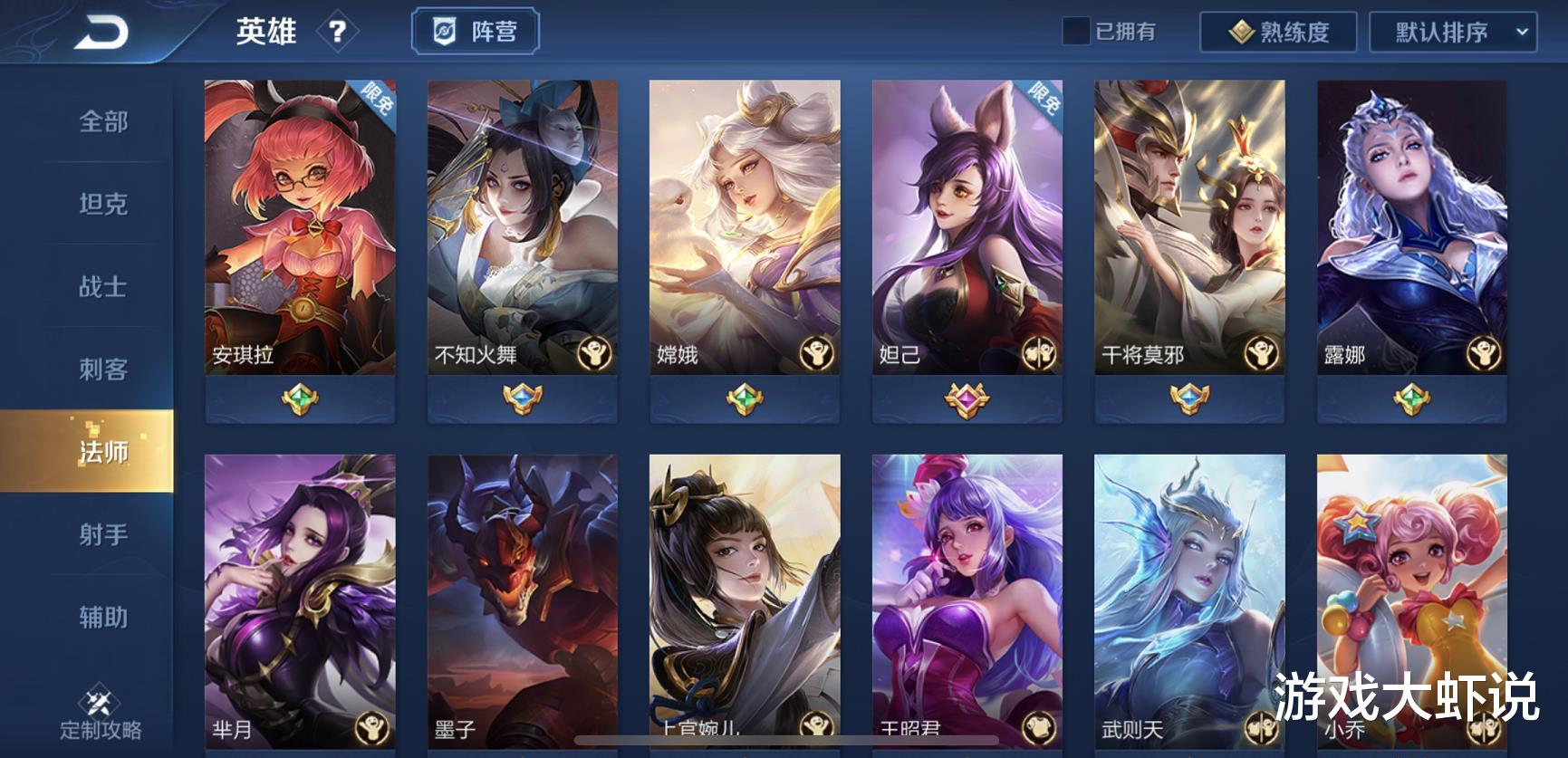Click the purple proficiency medal under 妲己
Screen dimensions: 1568x758
tap(967, 397)
